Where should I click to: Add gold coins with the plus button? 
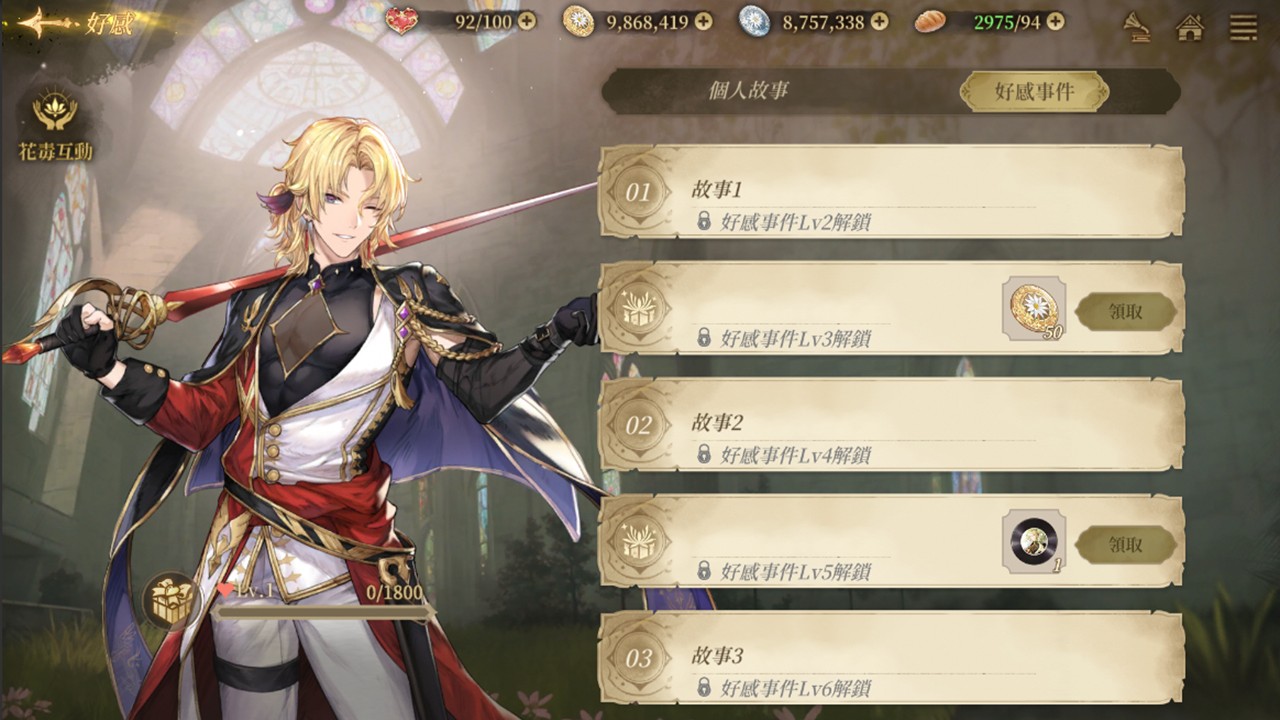point(703,21)
